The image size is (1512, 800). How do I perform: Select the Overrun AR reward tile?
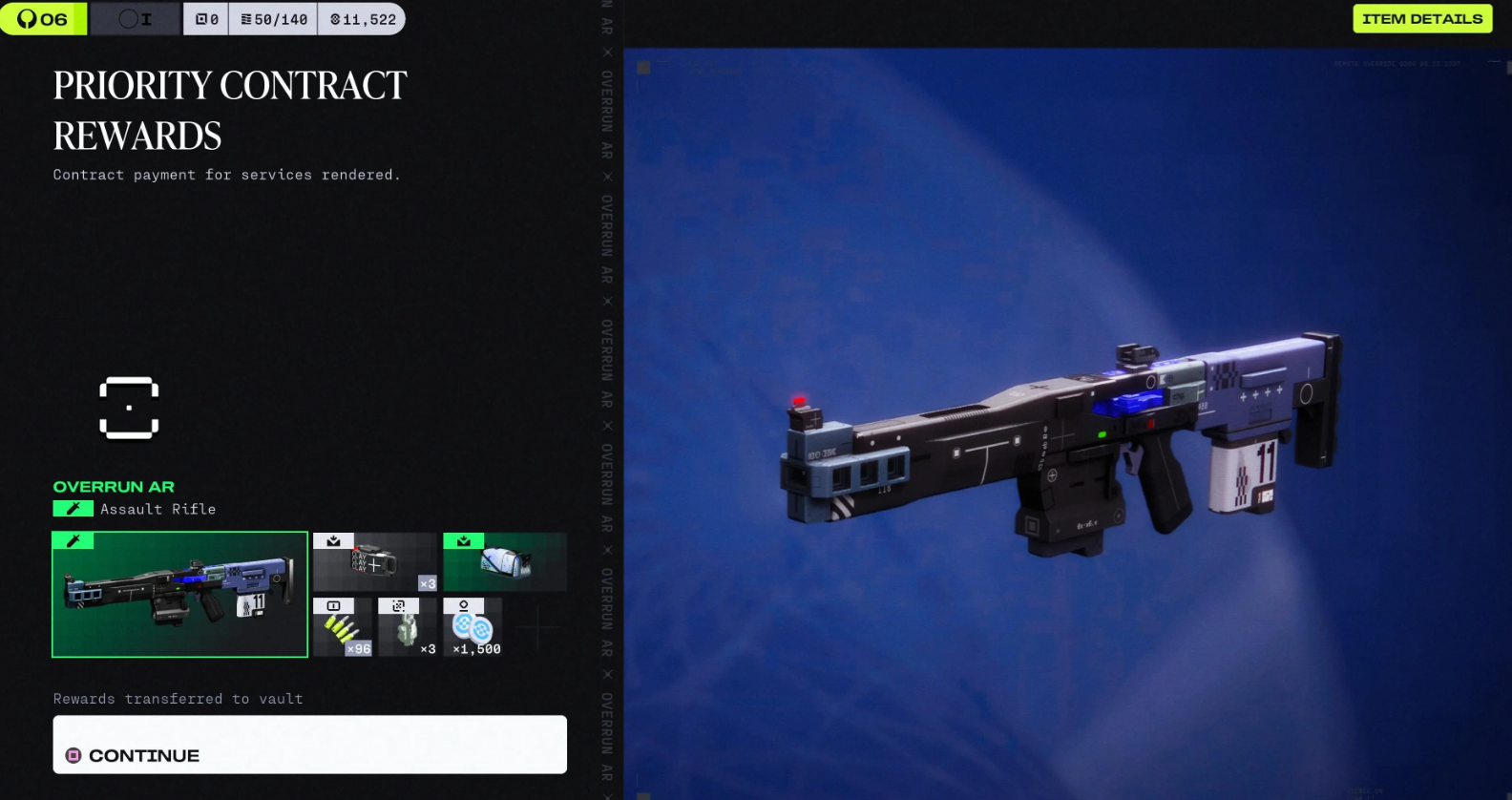pyautogui.click(x=180, y=595)
